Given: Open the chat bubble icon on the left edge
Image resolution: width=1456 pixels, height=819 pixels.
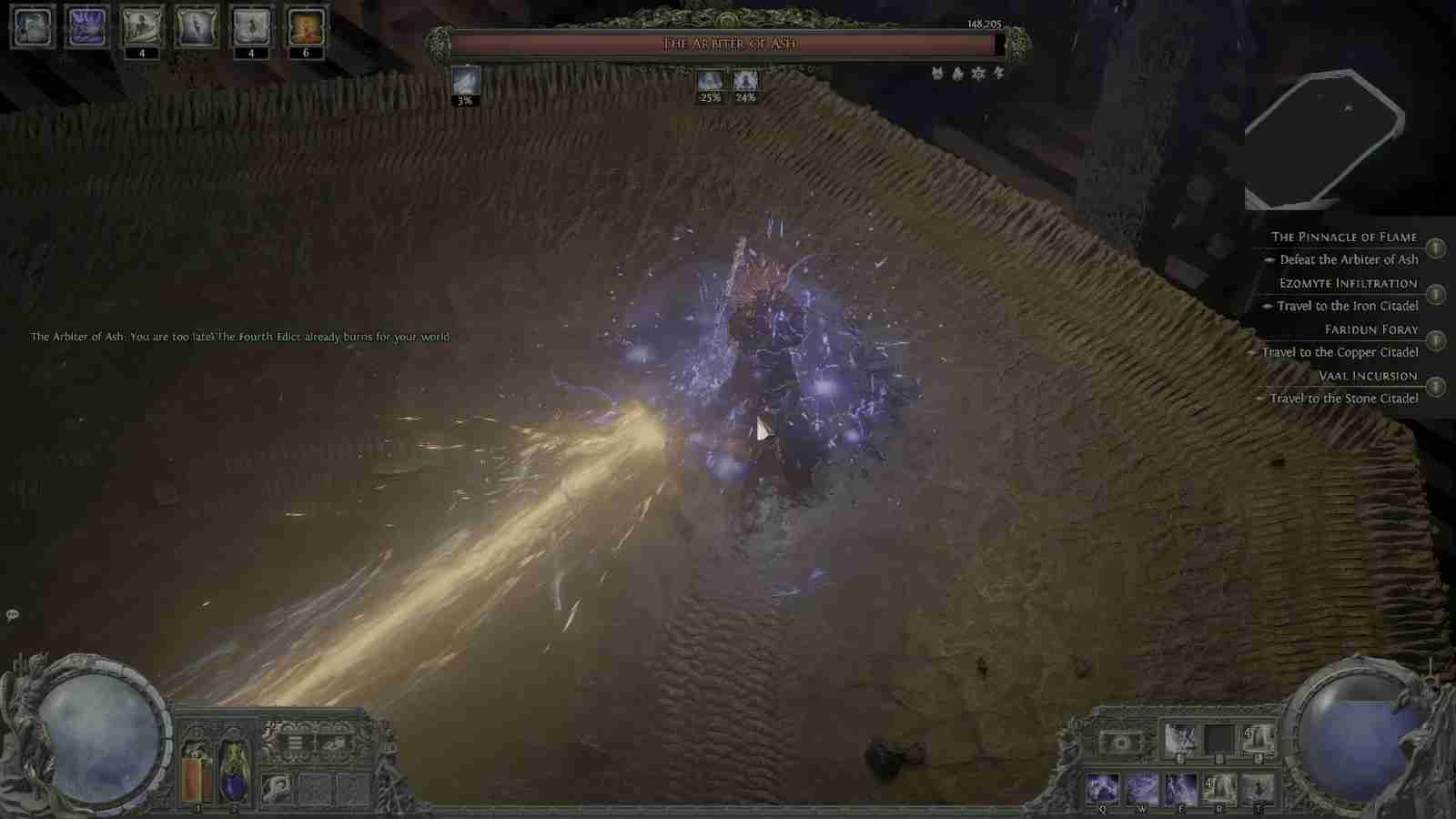Looking at the screenshot, I should click(11, 616).
